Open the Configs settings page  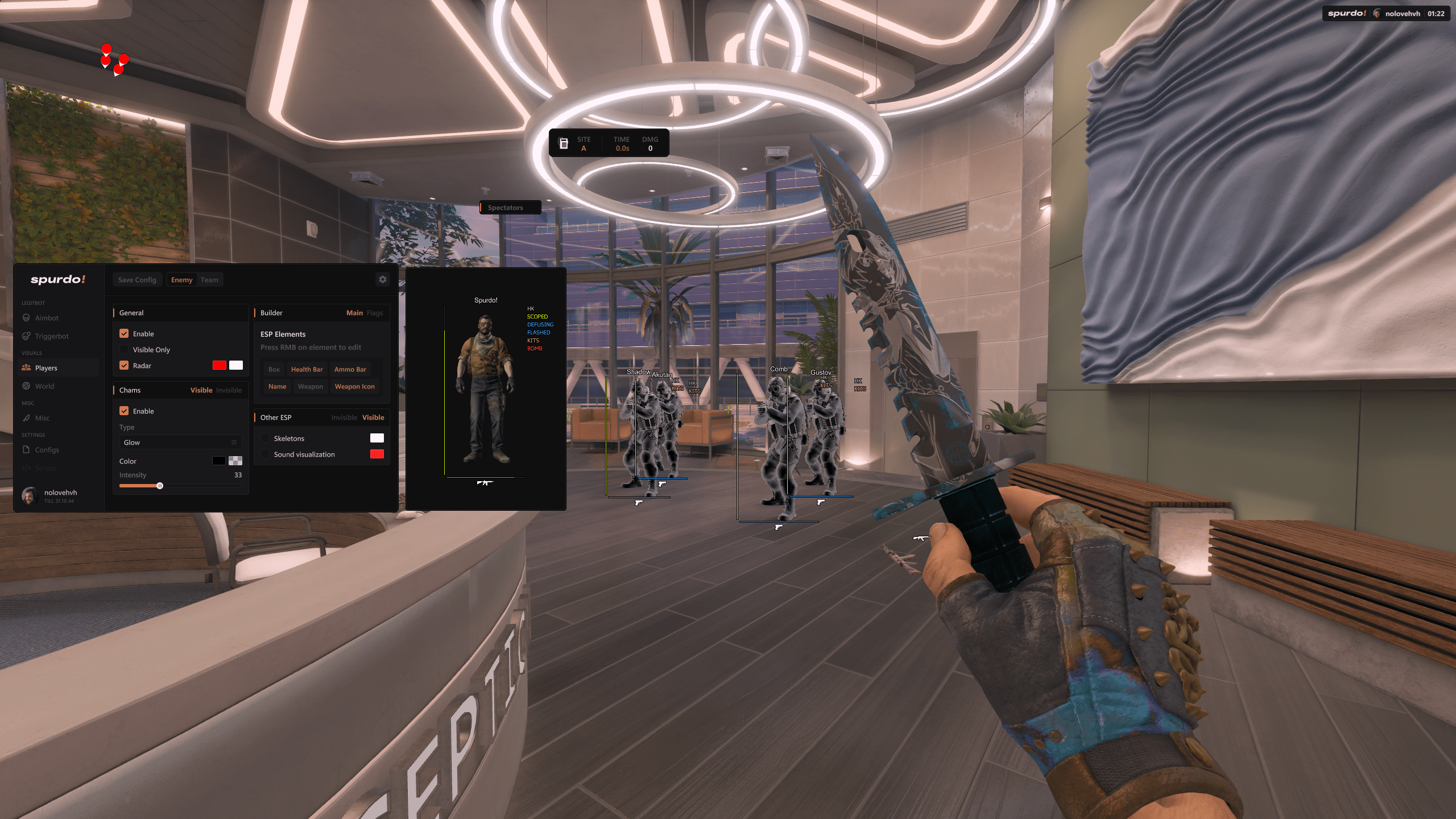[47, 450]
